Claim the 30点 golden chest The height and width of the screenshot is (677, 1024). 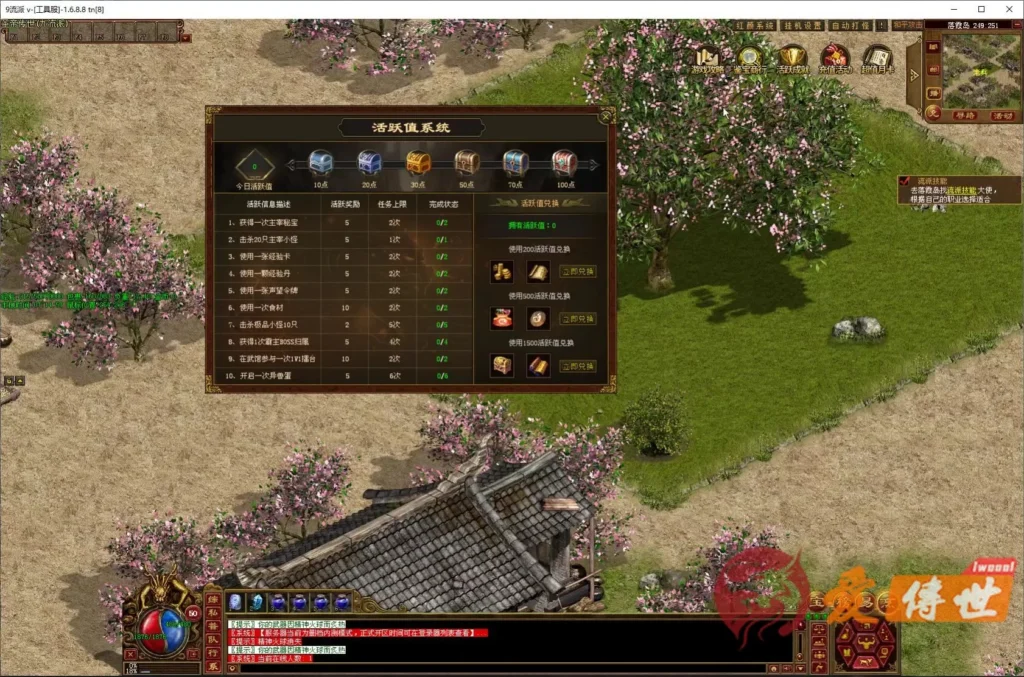point(418,163)
